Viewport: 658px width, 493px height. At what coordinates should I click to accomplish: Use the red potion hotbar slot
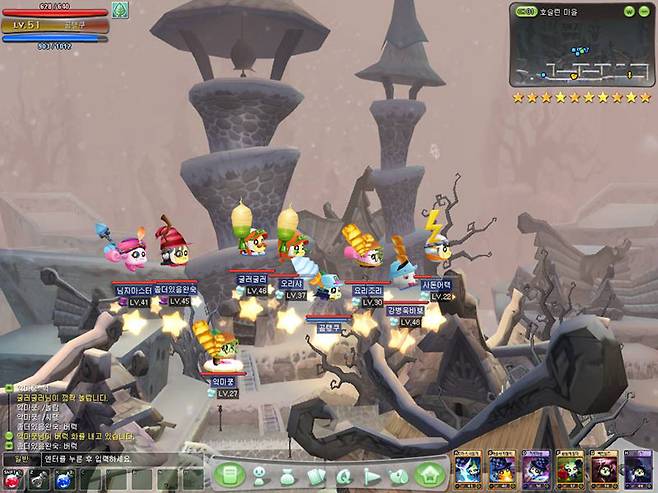(13, 479)
